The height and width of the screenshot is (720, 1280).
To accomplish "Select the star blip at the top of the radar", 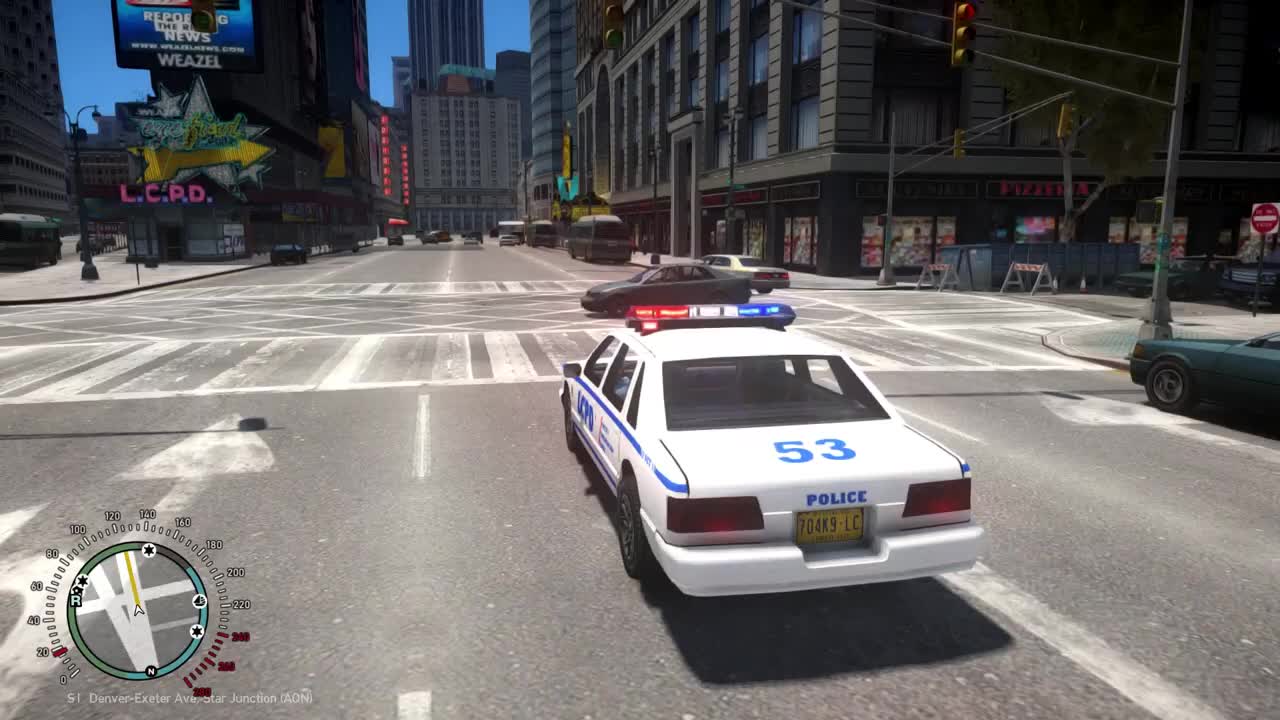I will (148, 549).
